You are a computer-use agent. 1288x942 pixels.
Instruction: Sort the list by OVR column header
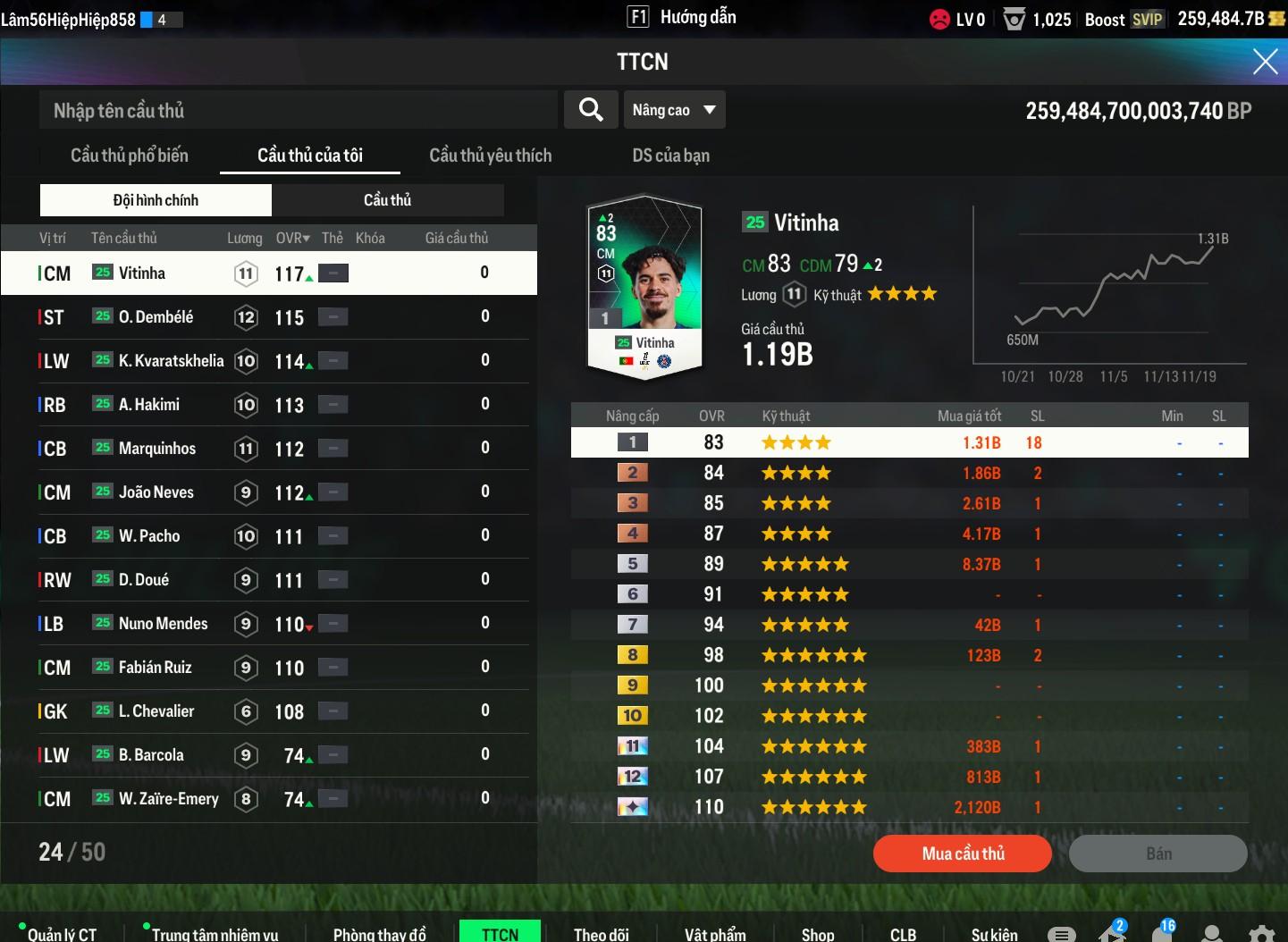(291, 238)
